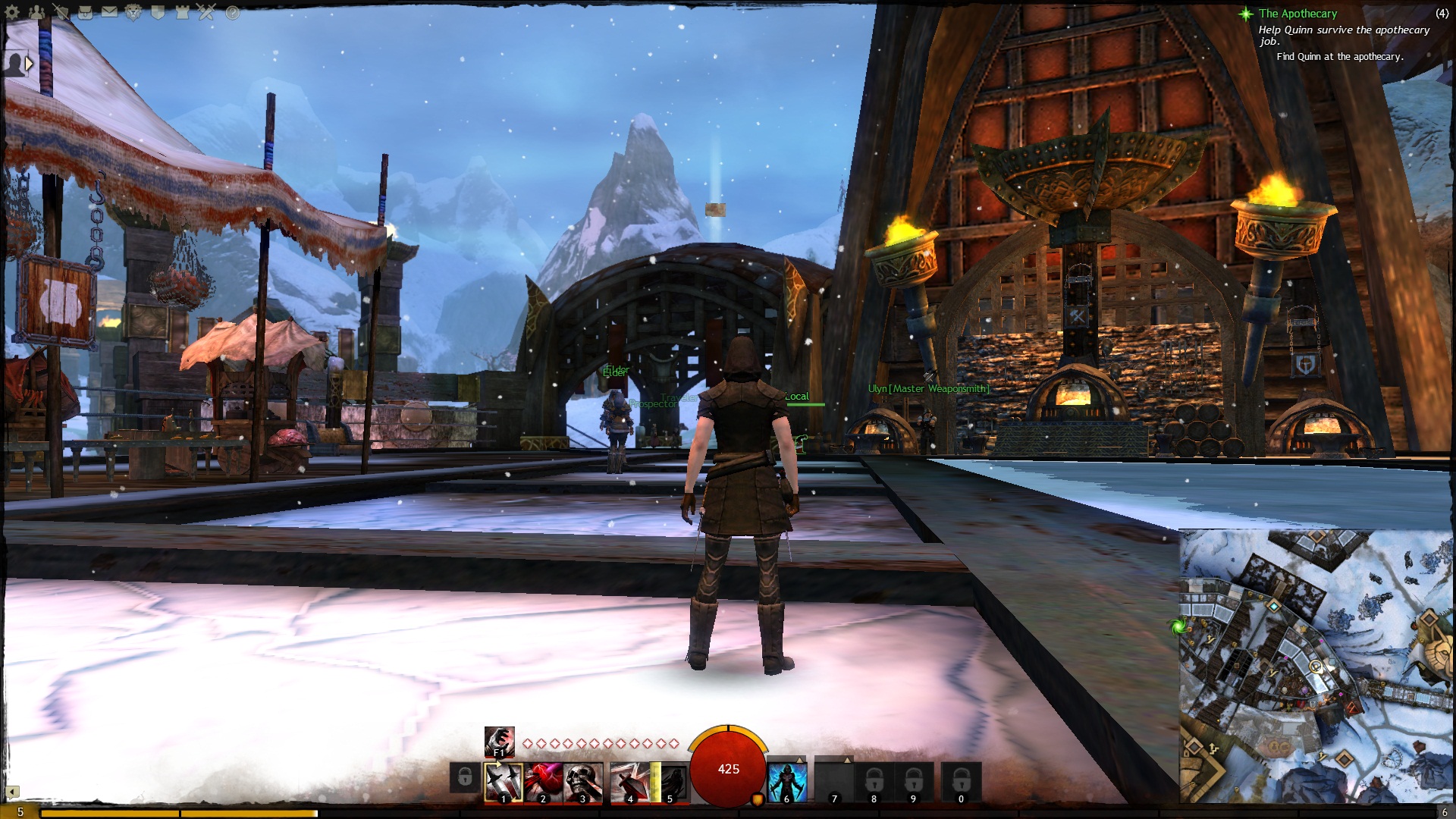Open the PvP crossed swords panel
This screenshot has height=819, width=1456.
coord(206,12)
